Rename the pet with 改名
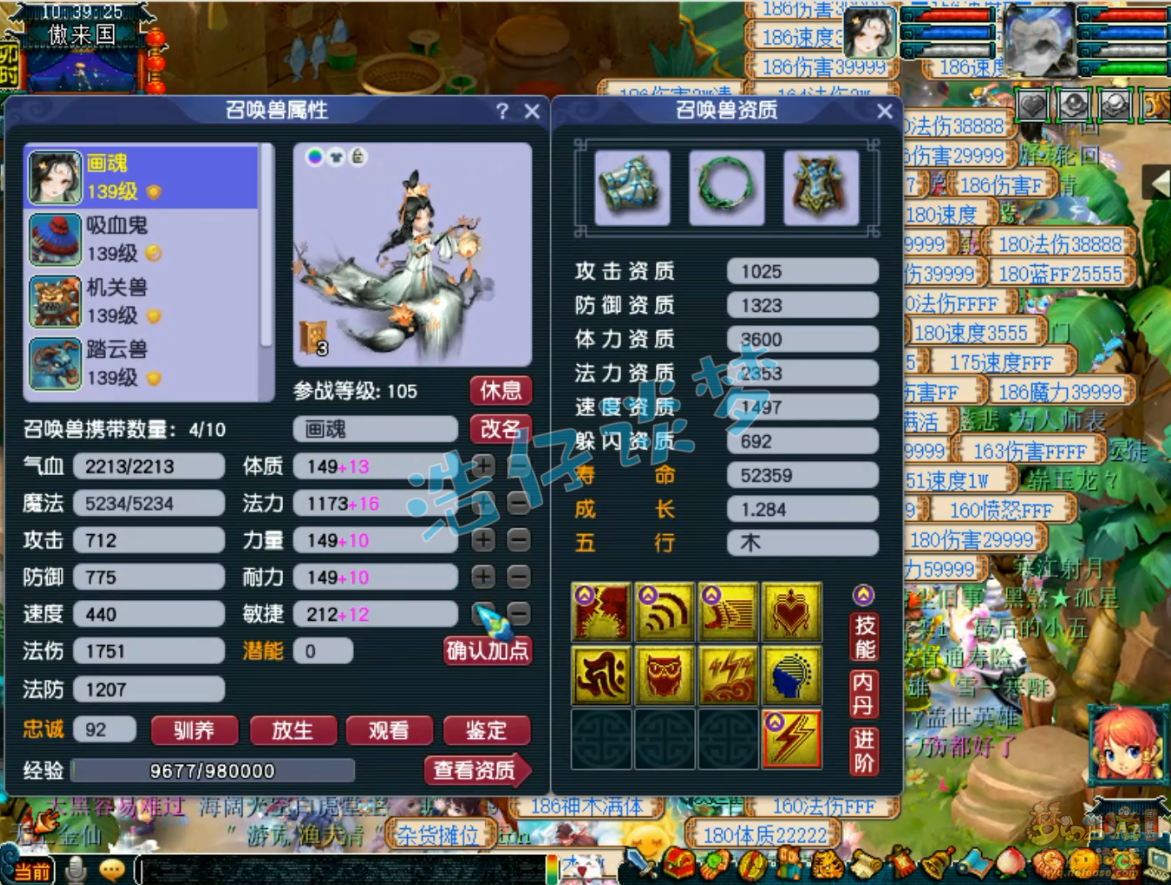The image size is (1171, 885). coord(500,429)
